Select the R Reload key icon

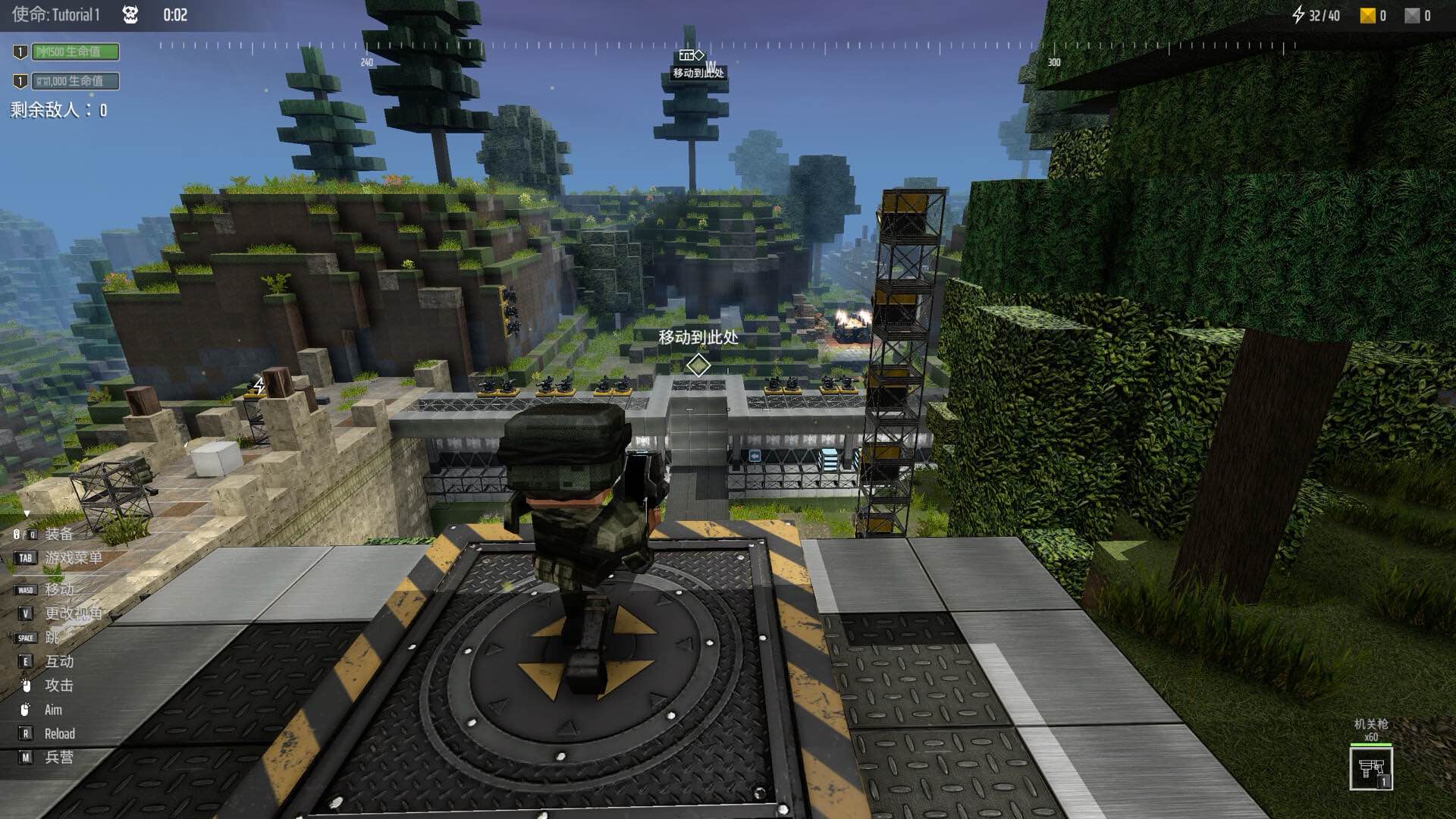[25, 734]
